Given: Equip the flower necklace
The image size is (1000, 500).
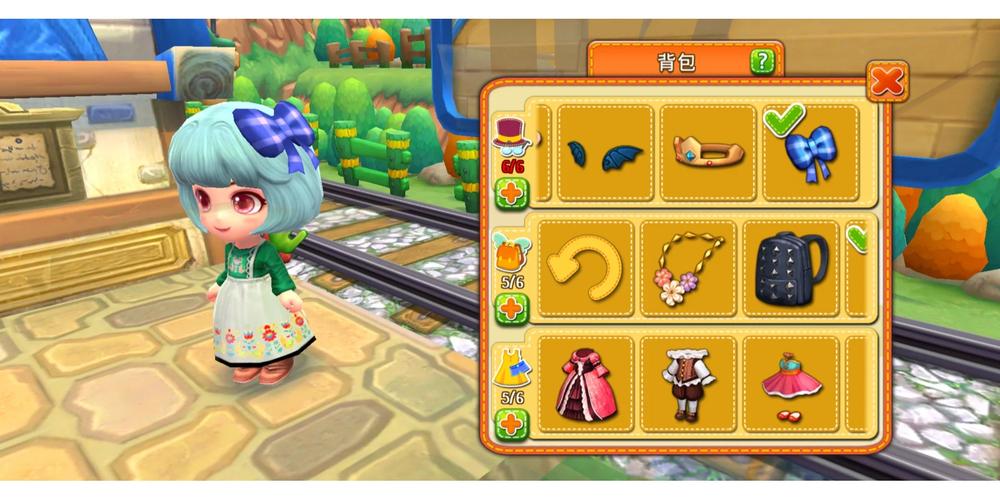Looking at the screenshot, I should [x=688, y=268].
